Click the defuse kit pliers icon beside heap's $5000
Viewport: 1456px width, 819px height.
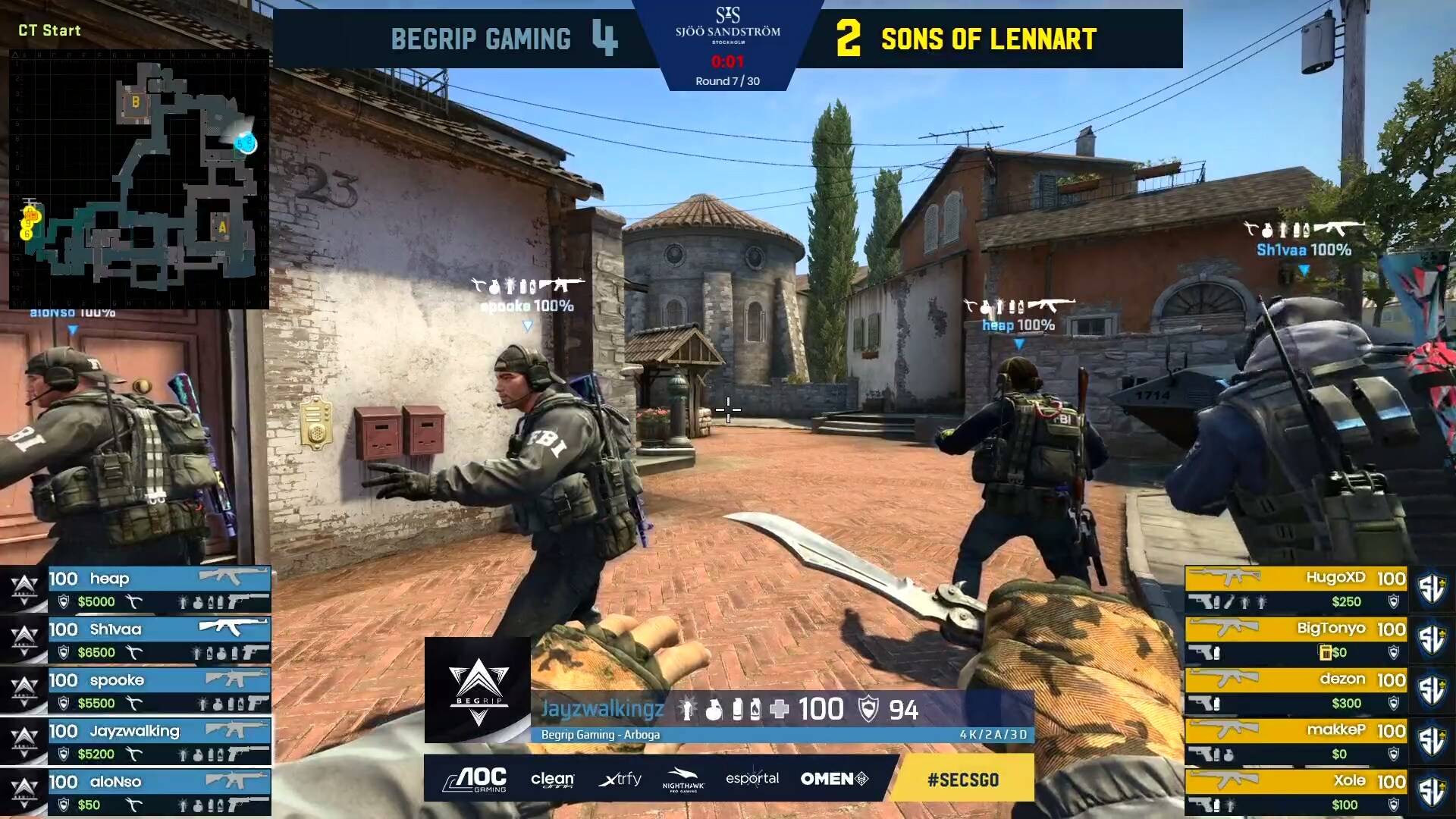click(x=135, y=601)
